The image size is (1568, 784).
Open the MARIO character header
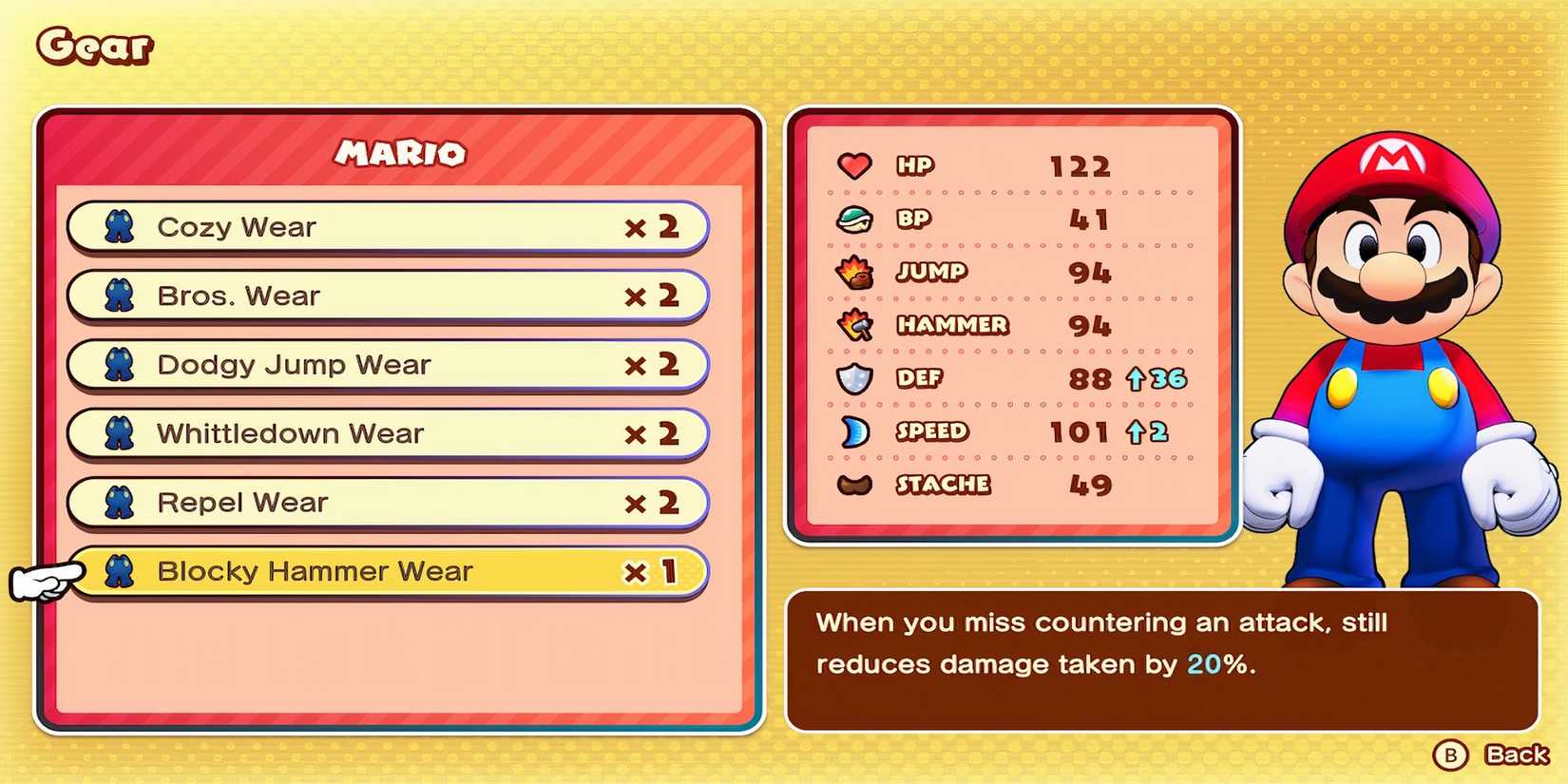click(400, 154)
